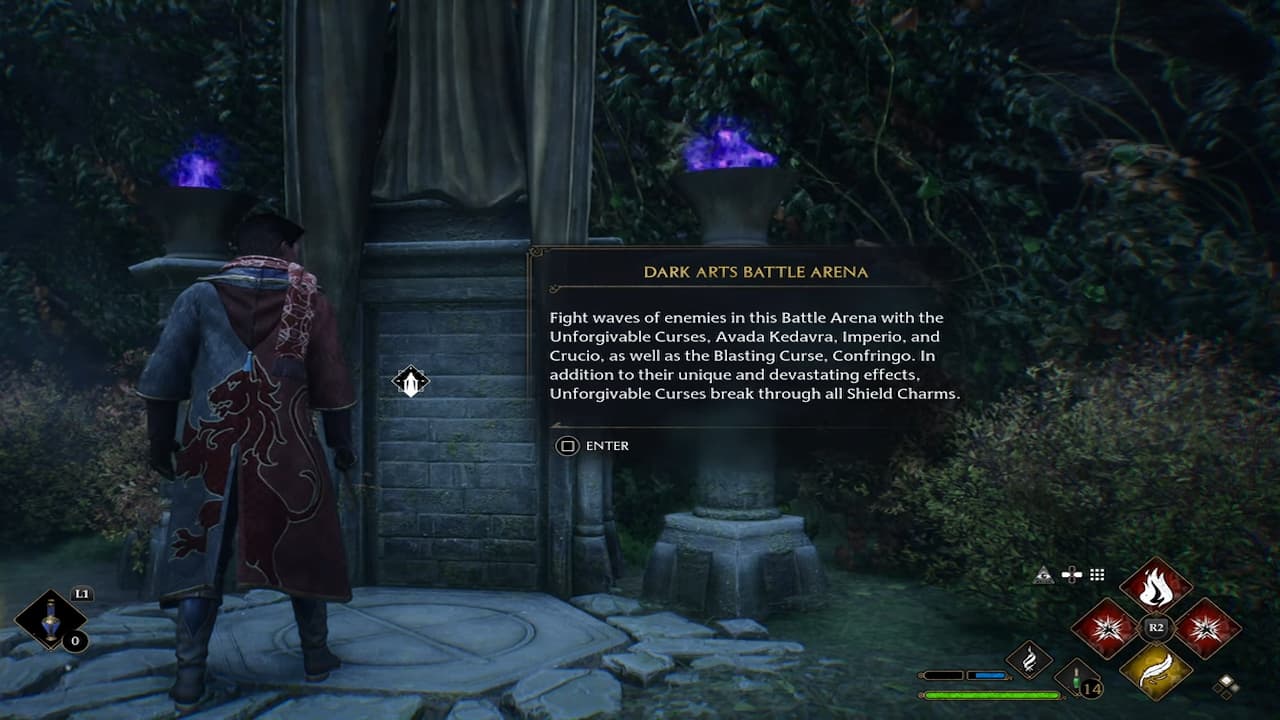This screenshot has height=720, width=1280.
Task: Click the L1 potion prompt label
Action: tap(83, 593)
